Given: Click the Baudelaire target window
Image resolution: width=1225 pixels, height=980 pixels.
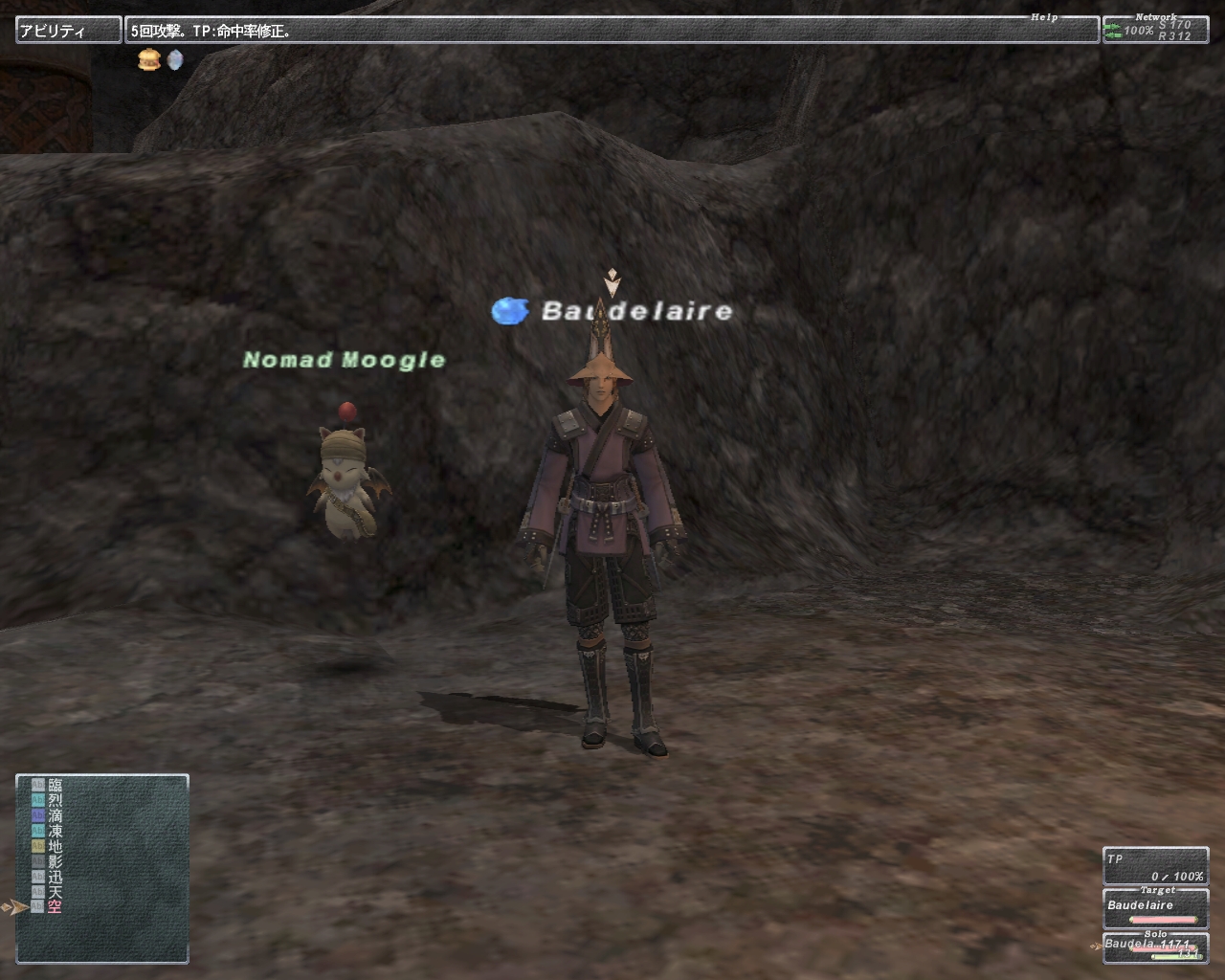Looking at the screenshot, I should 1155,909.
